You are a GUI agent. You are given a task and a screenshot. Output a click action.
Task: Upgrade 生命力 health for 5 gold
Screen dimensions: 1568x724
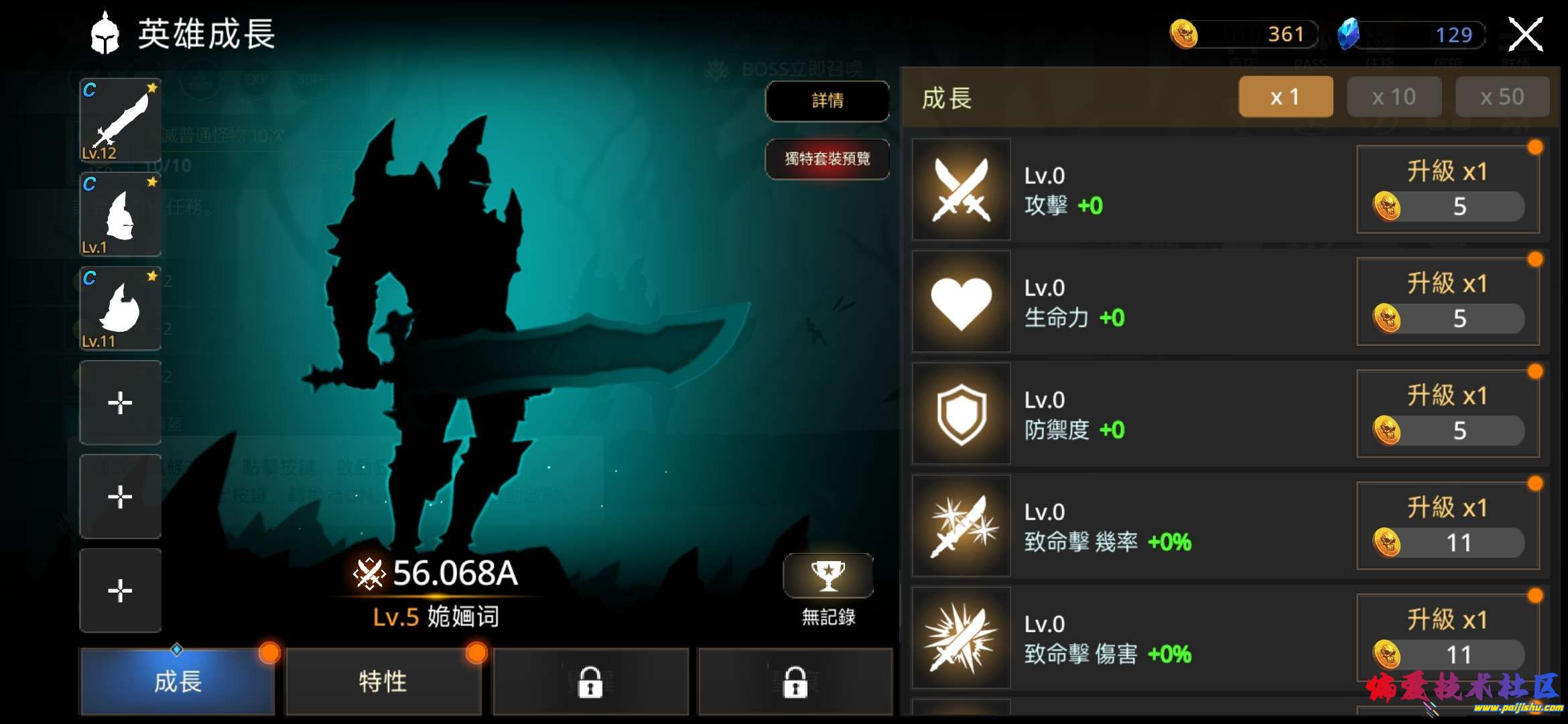click(x=1447, y=302)
